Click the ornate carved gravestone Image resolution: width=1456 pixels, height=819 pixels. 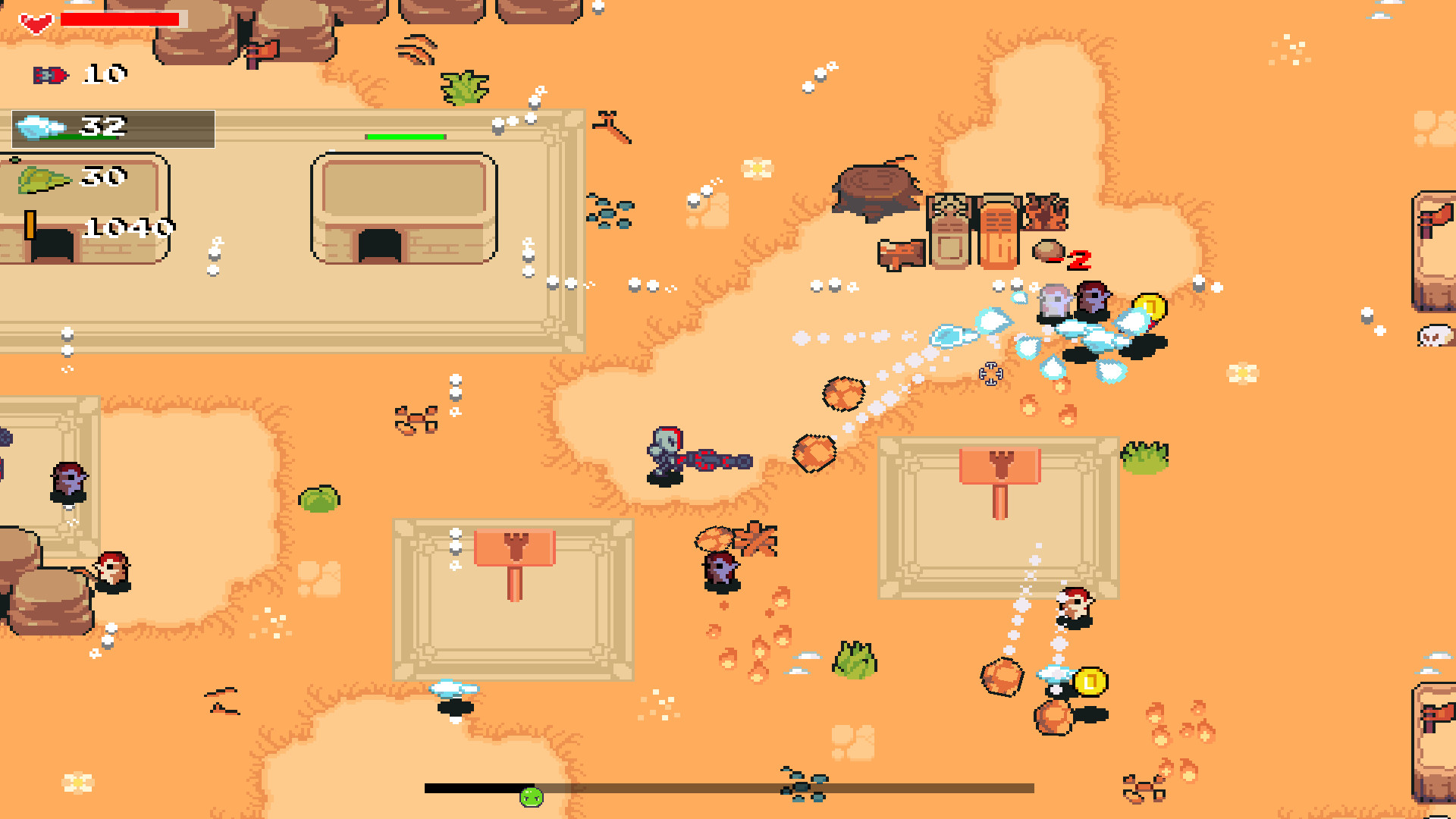(948, 227)
